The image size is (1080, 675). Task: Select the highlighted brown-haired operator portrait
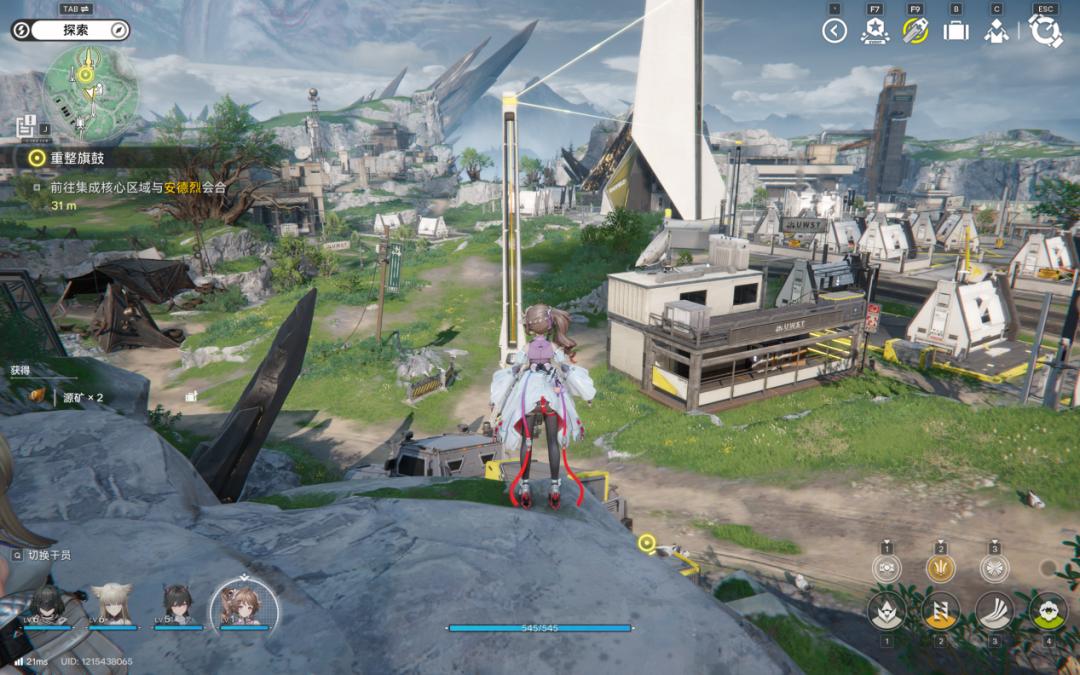click(x=244, y=604)
